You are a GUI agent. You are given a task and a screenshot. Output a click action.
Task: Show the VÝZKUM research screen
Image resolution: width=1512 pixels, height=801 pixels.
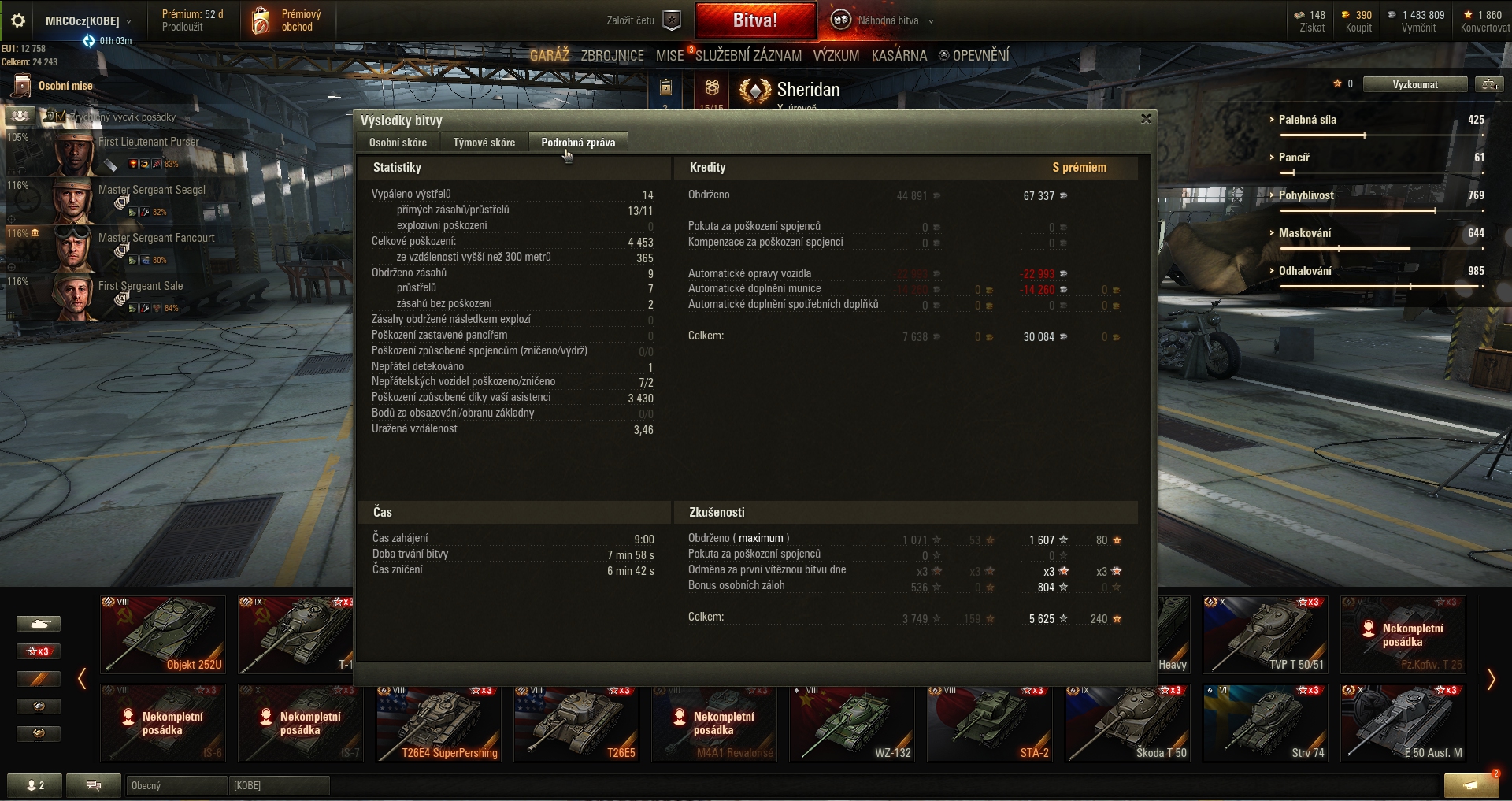(836, 56)
